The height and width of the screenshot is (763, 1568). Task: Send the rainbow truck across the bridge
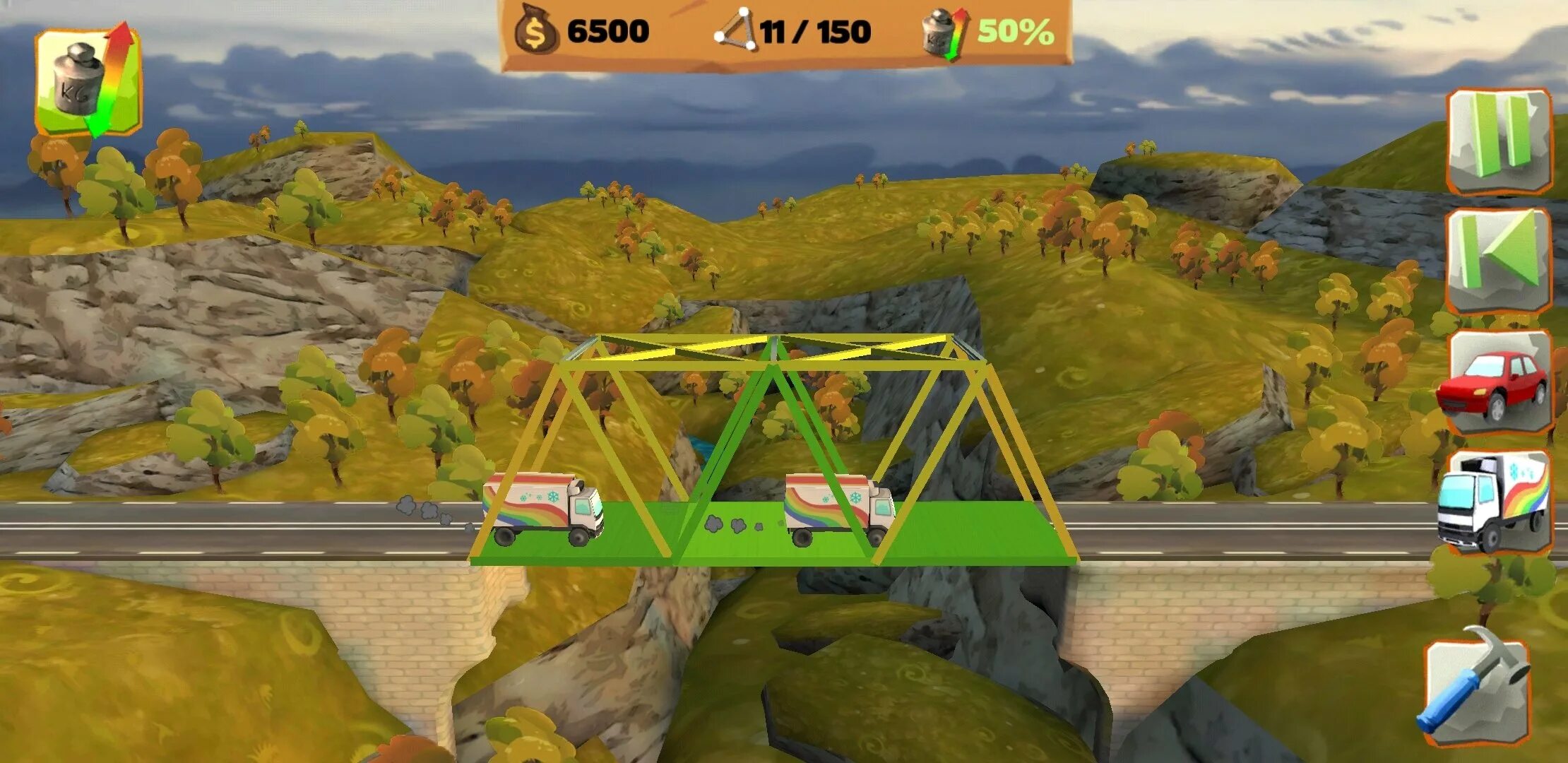(1495, 502)
